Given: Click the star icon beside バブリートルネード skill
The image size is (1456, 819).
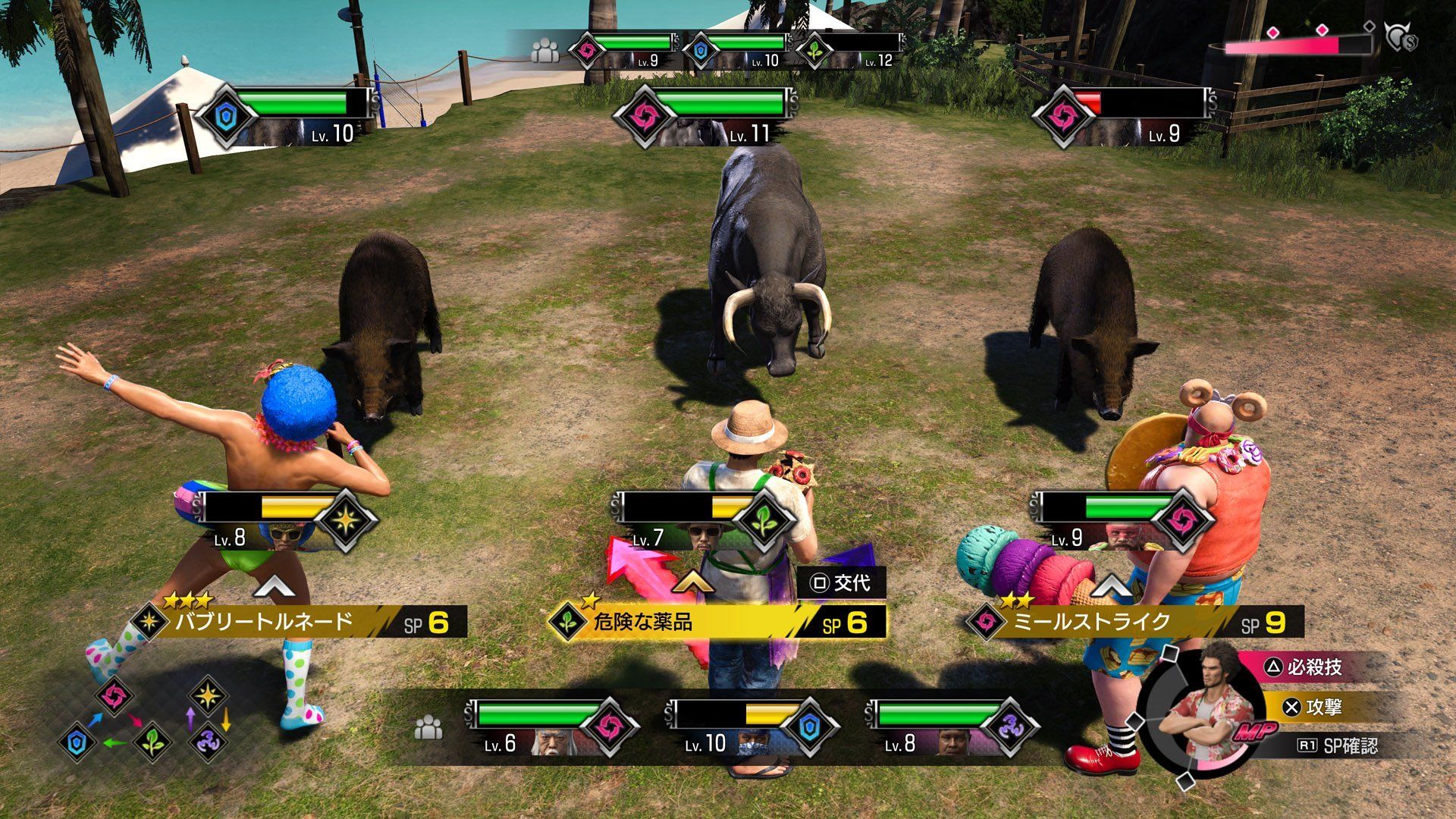Looking at the screenshot, I should 150,620.
